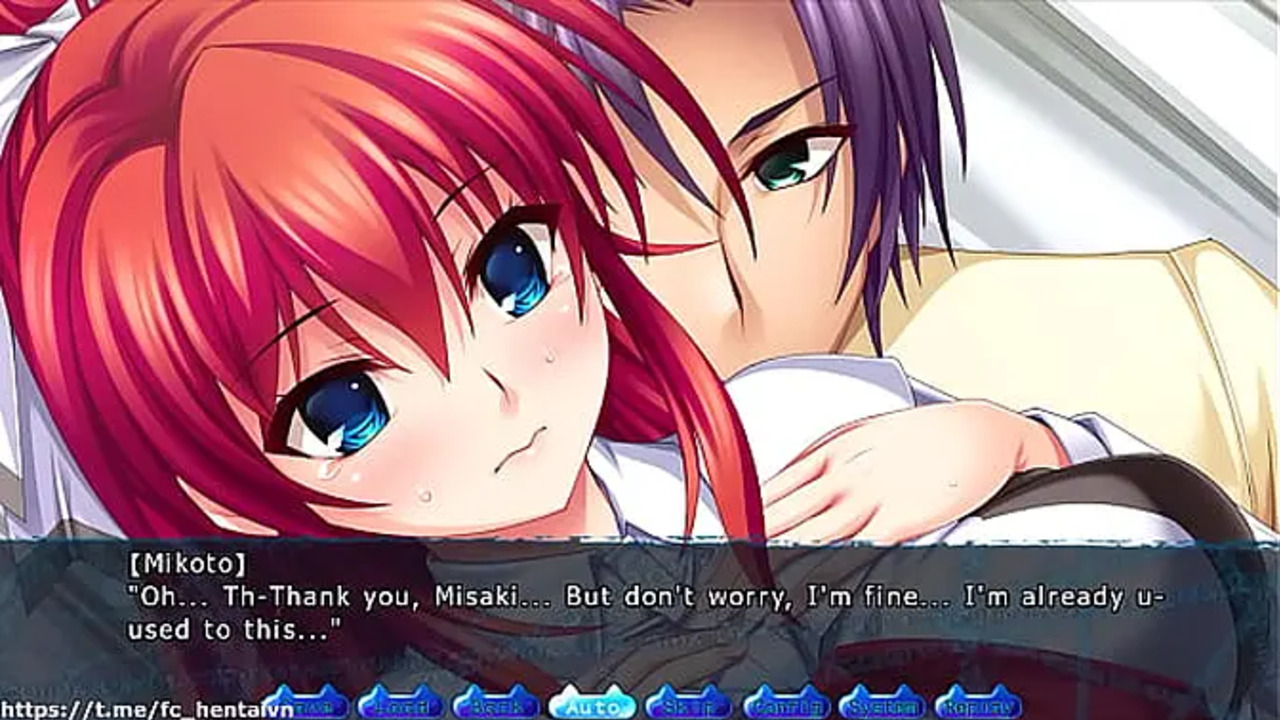The width and height of the screenshot is (1280, 720).
Task: Advance Mikoto's dialogue text box
Action: tap(640, 612)
